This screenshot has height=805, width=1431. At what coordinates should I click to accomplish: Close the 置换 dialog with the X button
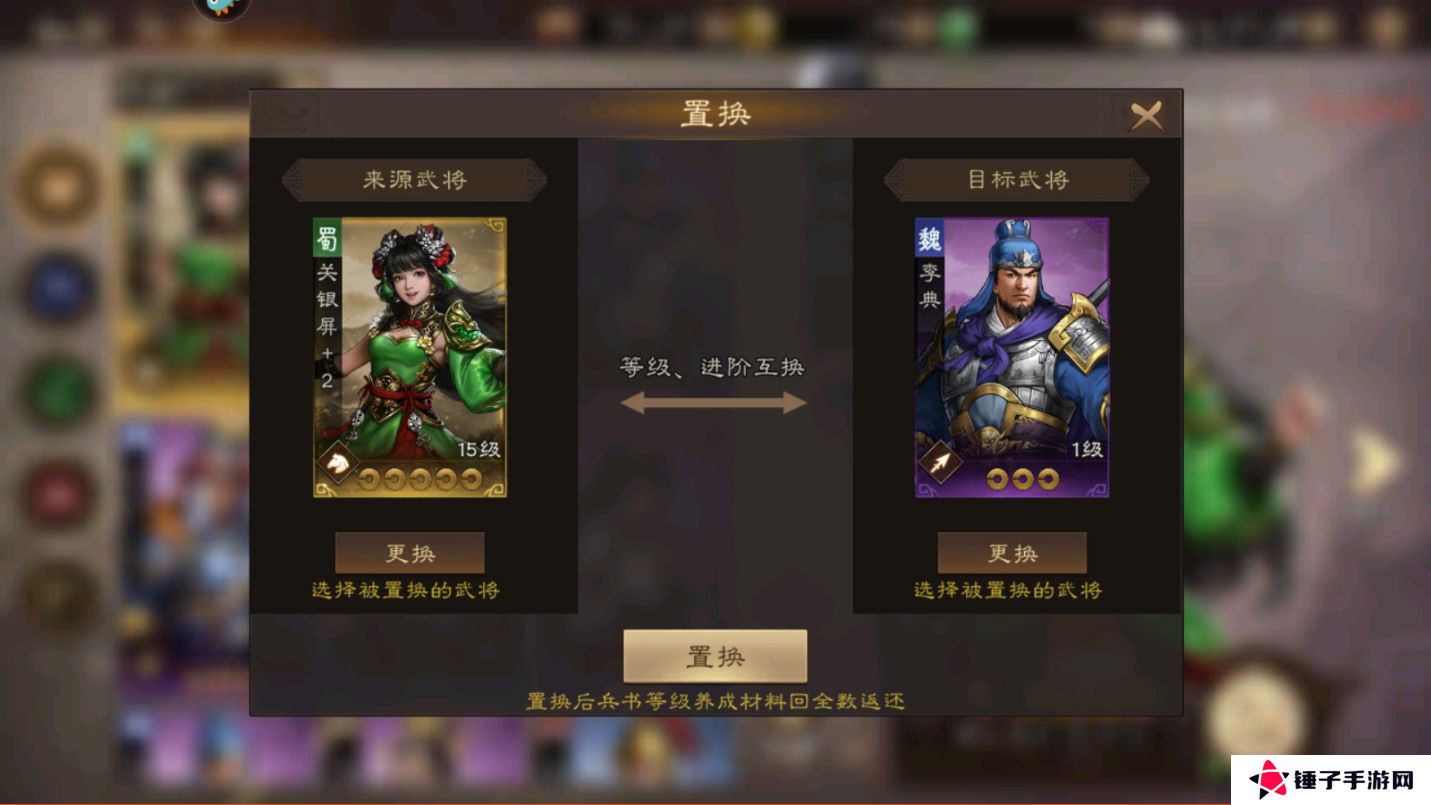[x=1148, y=113]
